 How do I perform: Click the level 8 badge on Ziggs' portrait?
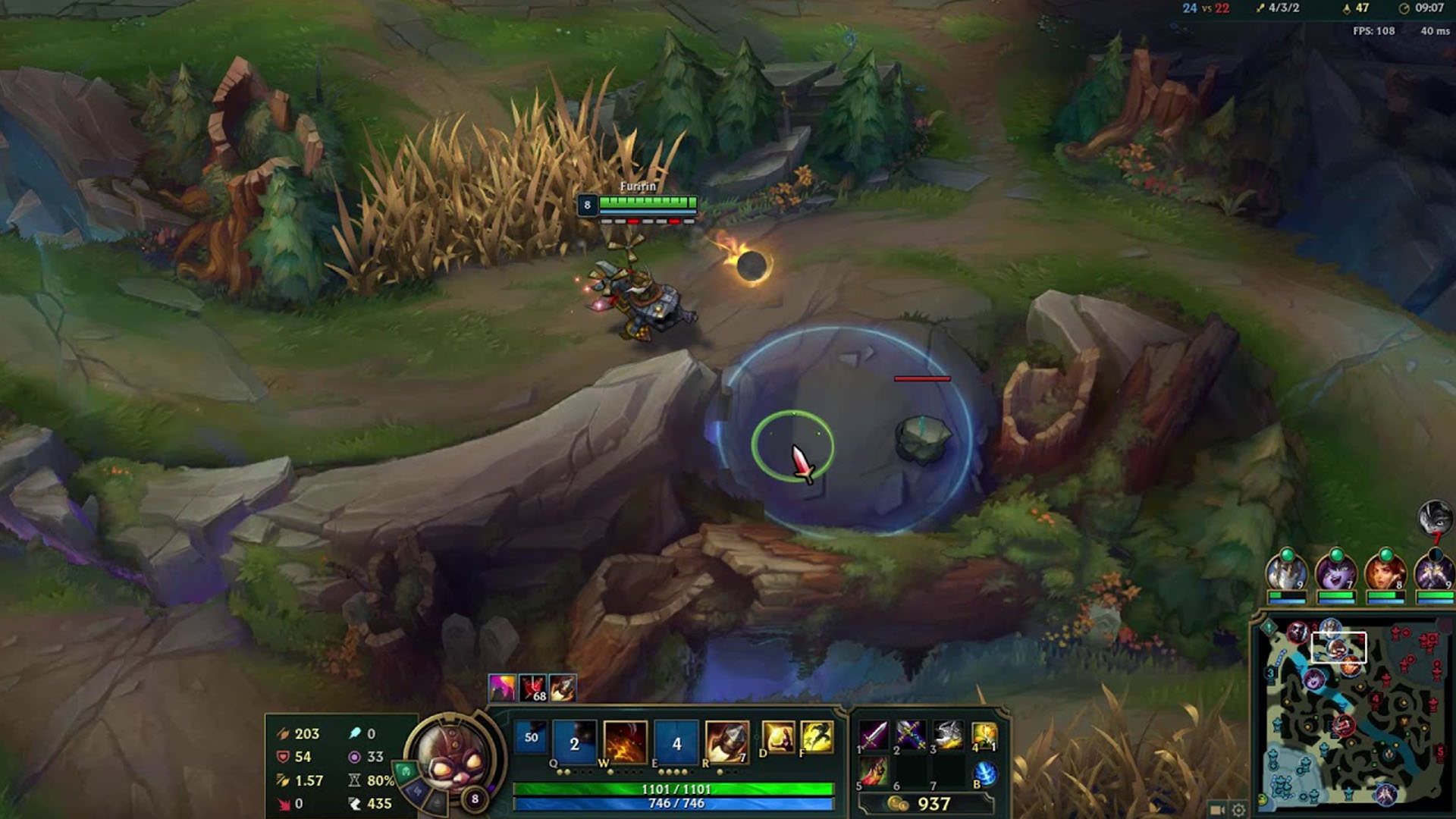point(475,797)
